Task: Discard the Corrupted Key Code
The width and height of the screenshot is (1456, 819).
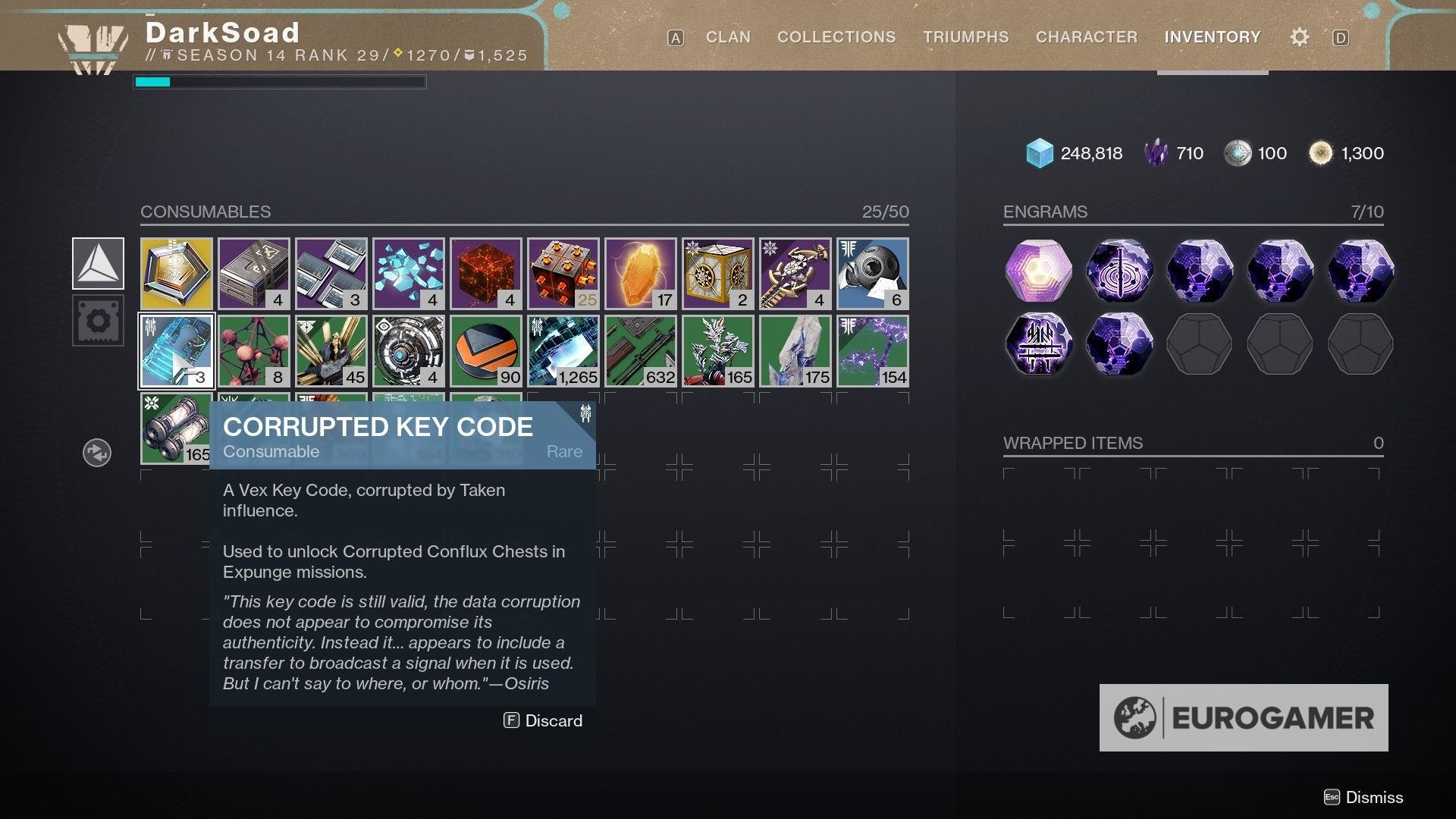Action: tap(543, 720)
